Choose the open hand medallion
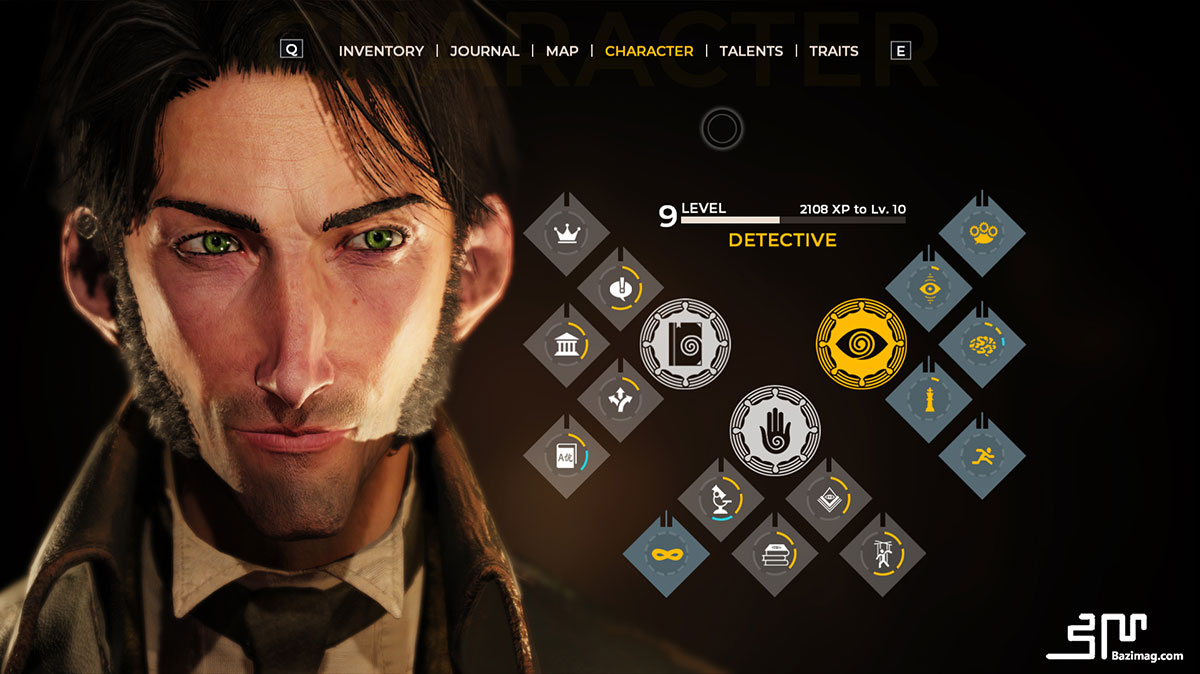Image resolution: width=1200 pixels, height=674 pixels. (775, 434)
